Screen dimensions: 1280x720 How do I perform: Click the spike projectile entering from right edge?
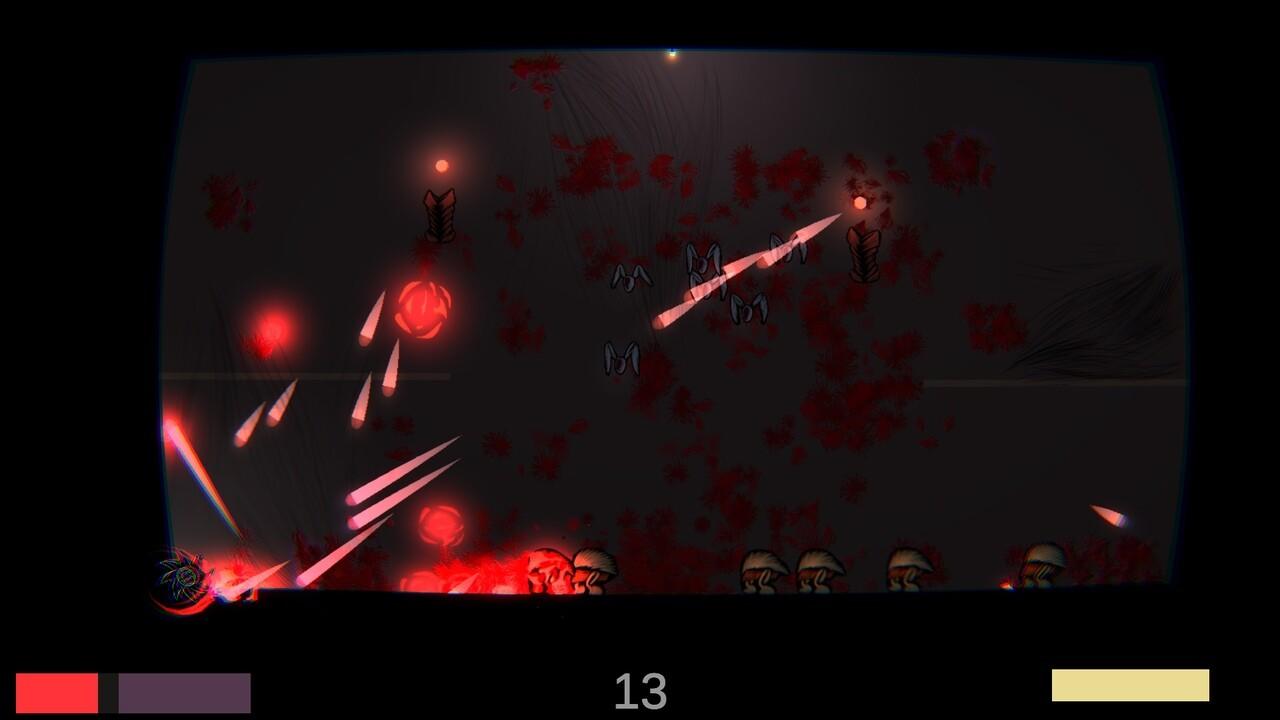(x=1105, y=517)
